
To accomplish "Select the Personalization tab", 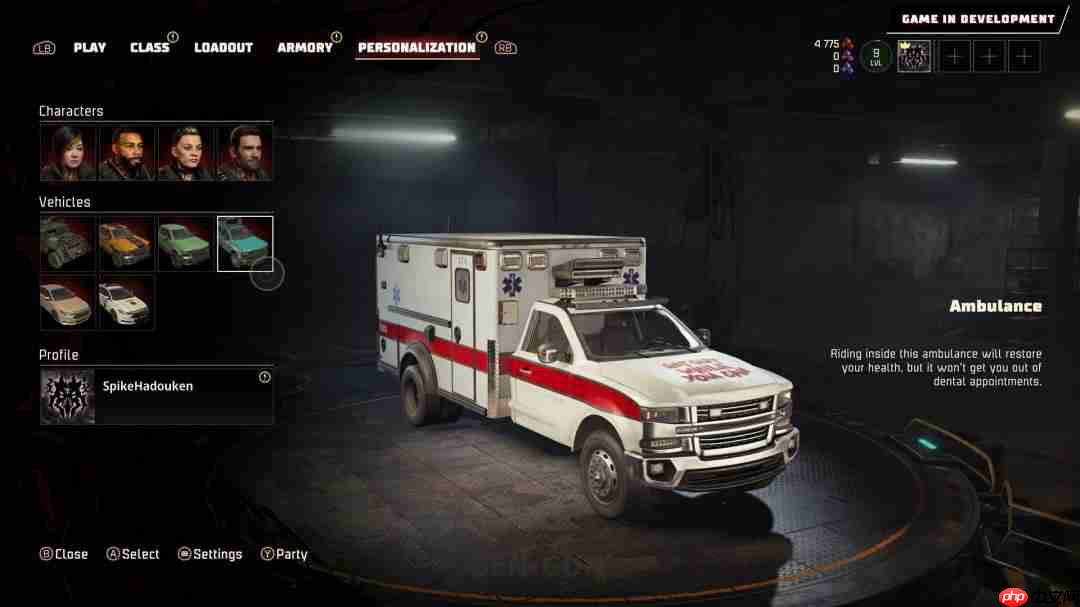I will point(417,47).
